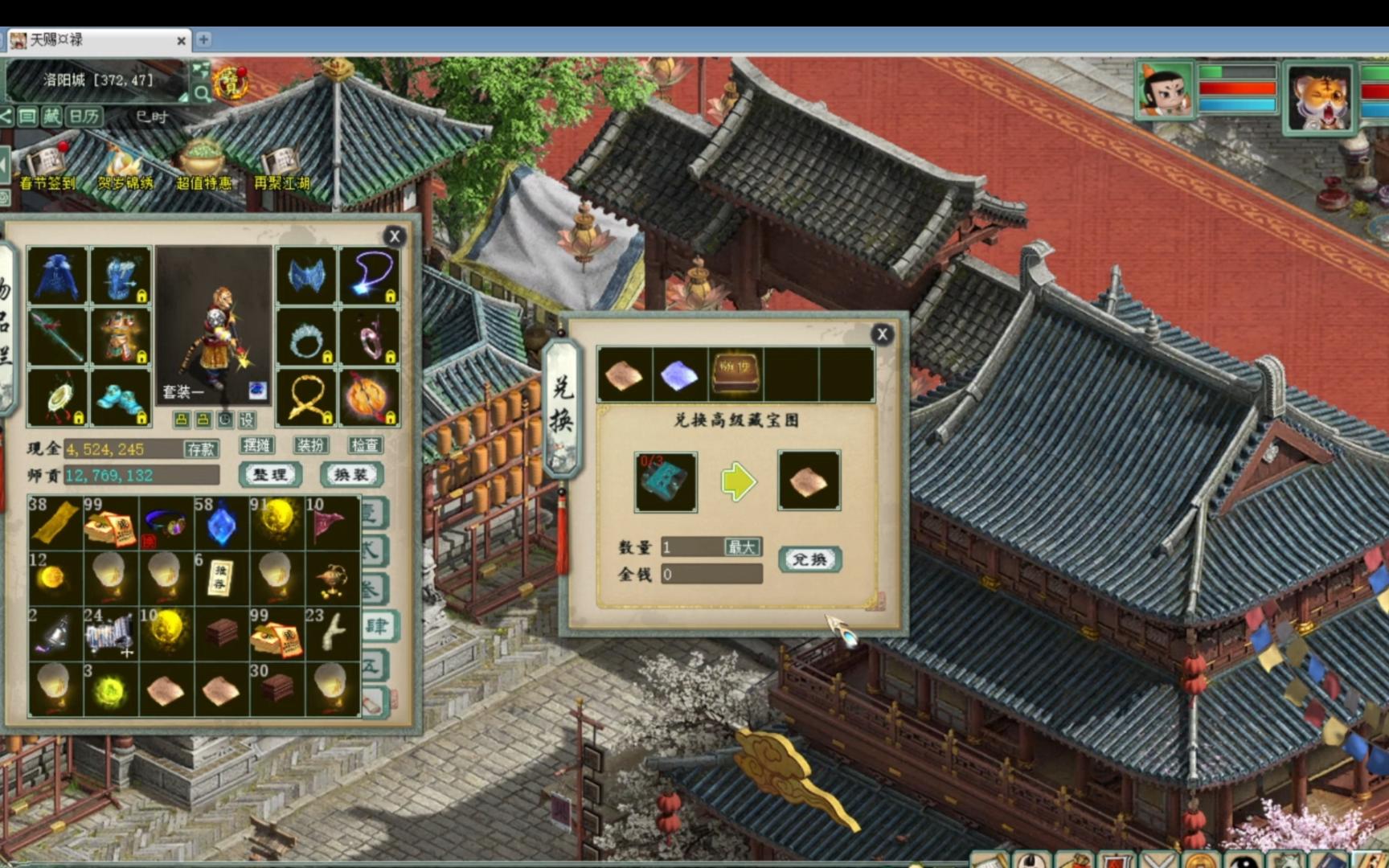Sort the bag with the 整理 button

pos(270,475)
